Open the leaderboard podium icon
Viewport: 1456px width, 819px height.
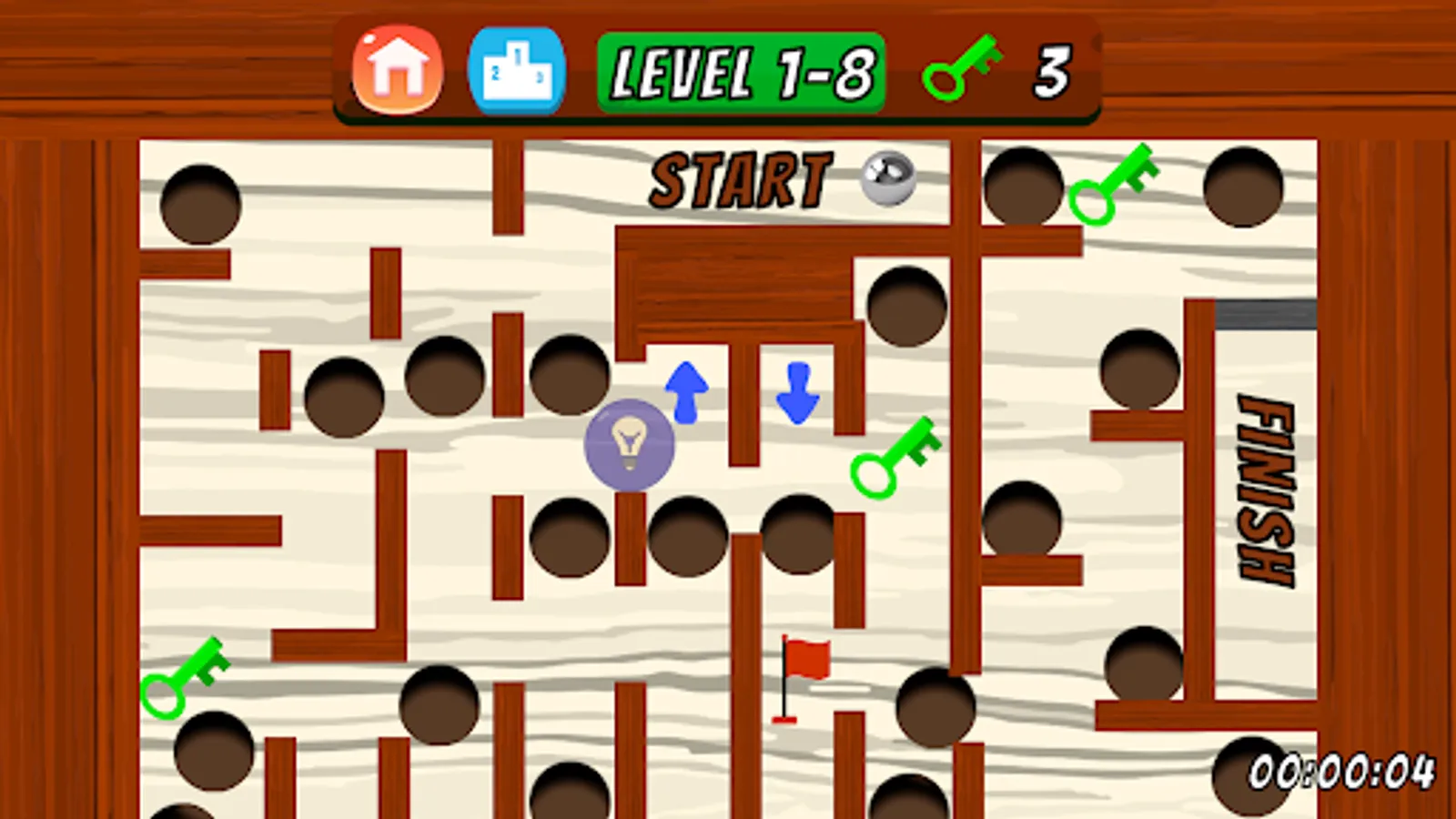(x=517, y=69)
